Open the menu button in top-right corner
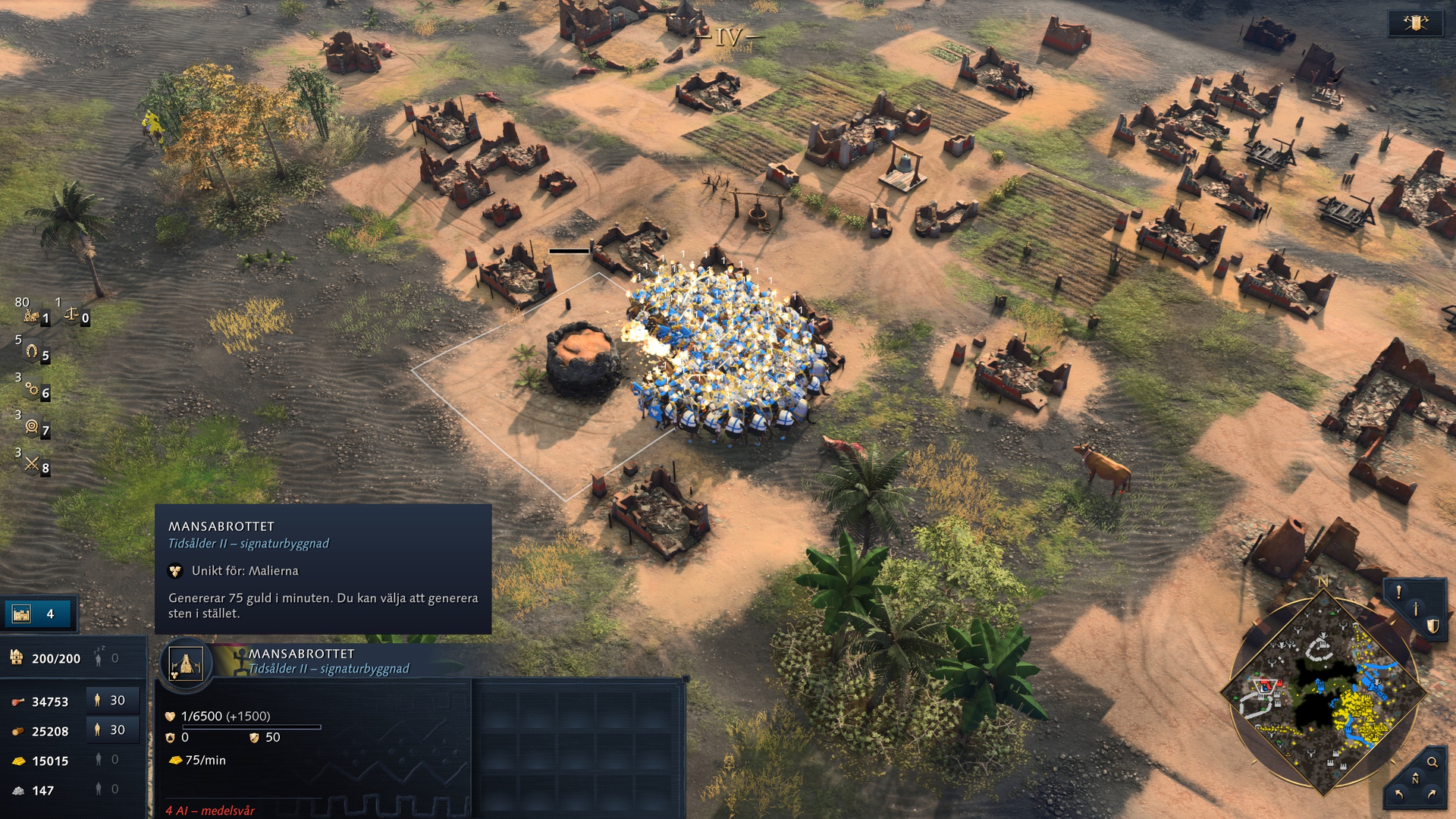Screen dimensions: 1456x819 (x=1415, y=24)
